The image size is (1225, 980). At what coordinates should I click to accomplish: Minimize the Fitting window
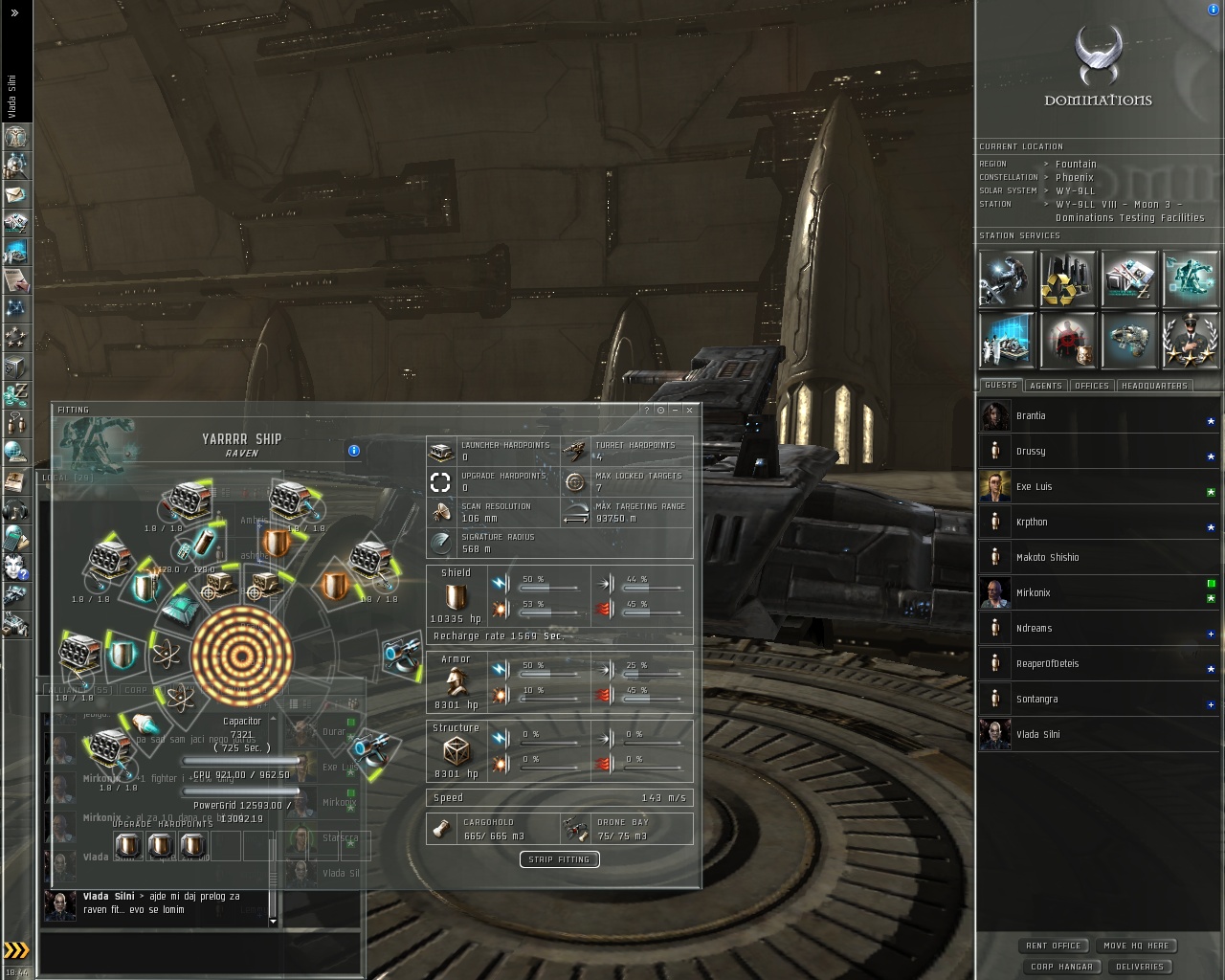click(x=675, y=410)
